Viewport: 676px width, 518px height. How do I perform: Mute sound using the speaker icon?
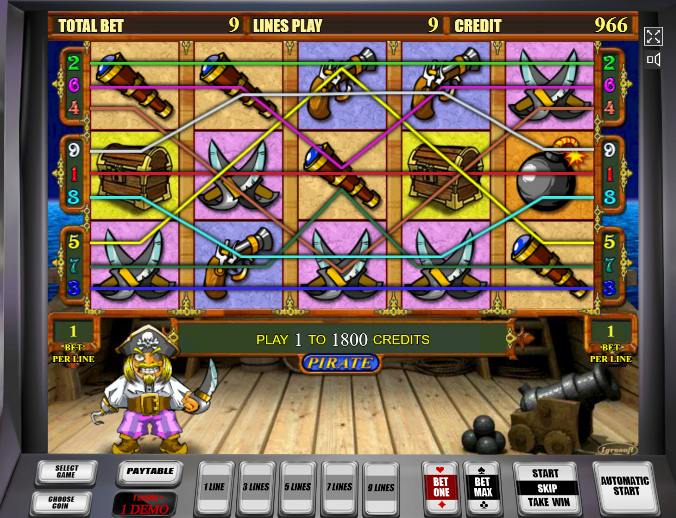[x=653, y=60]
